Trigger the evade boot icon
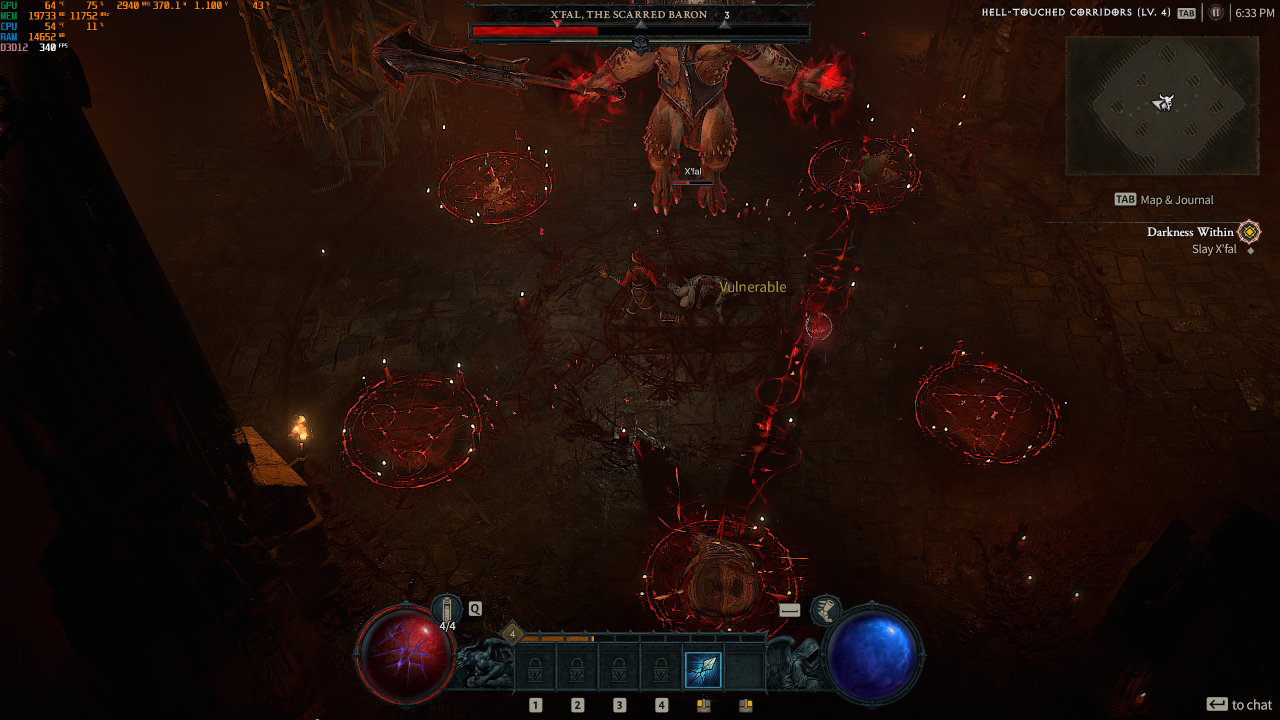 click(x=825, y=608)
